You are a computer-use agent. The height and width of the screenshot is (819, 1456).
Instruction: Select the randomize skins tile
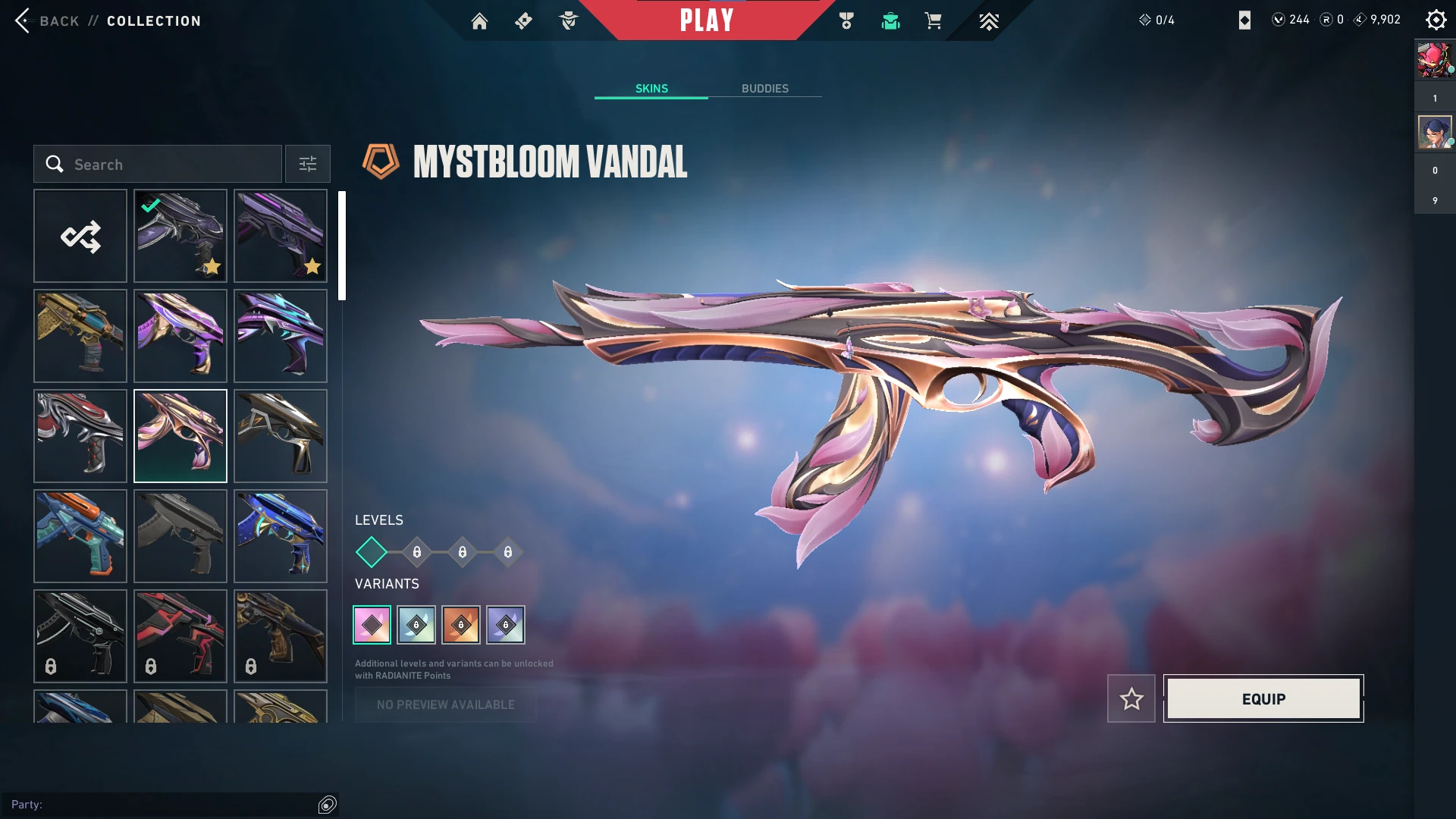click(x=80, y=236)
